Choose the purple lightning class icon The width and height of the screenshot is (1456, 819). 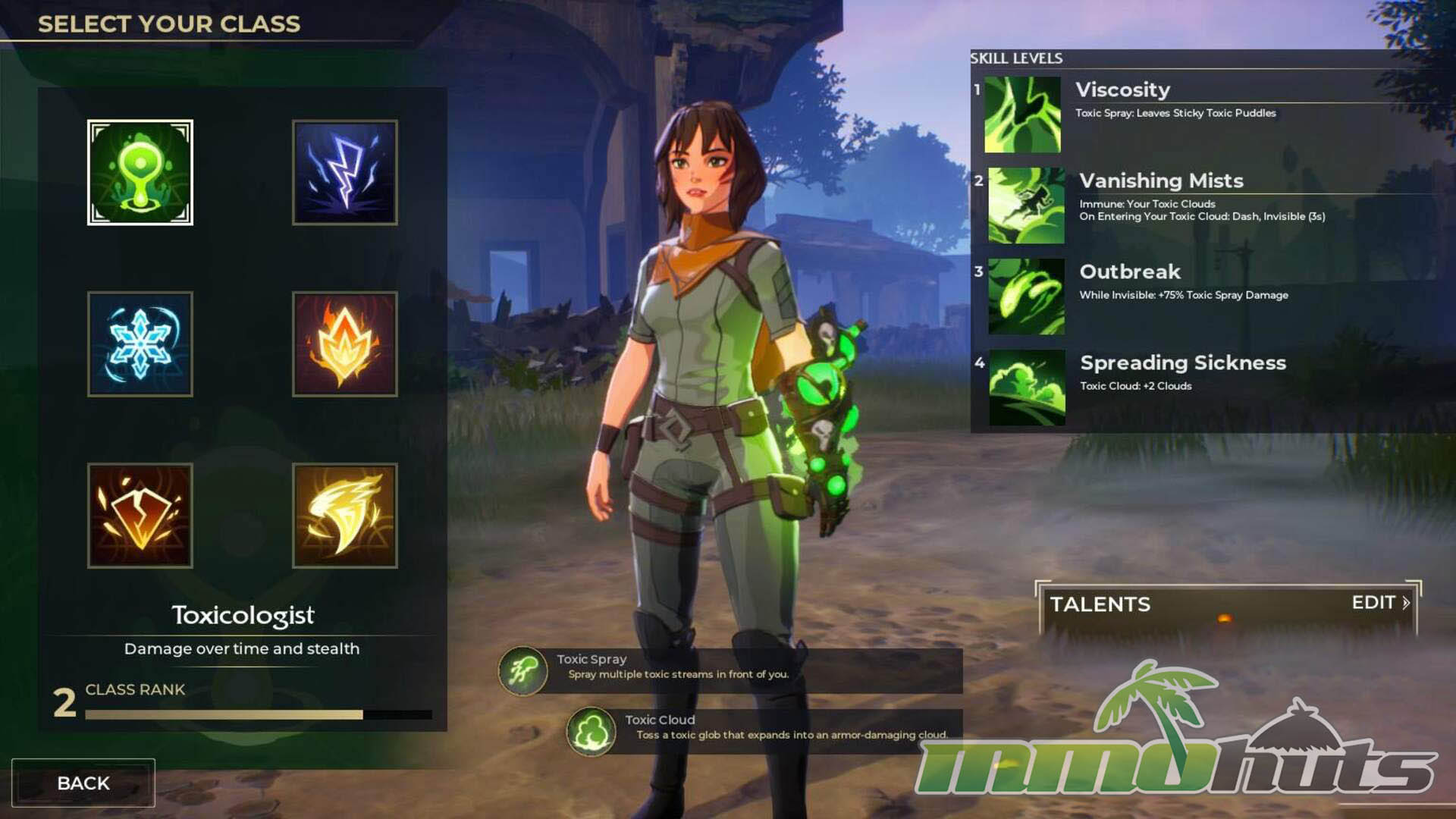(345, 172)
